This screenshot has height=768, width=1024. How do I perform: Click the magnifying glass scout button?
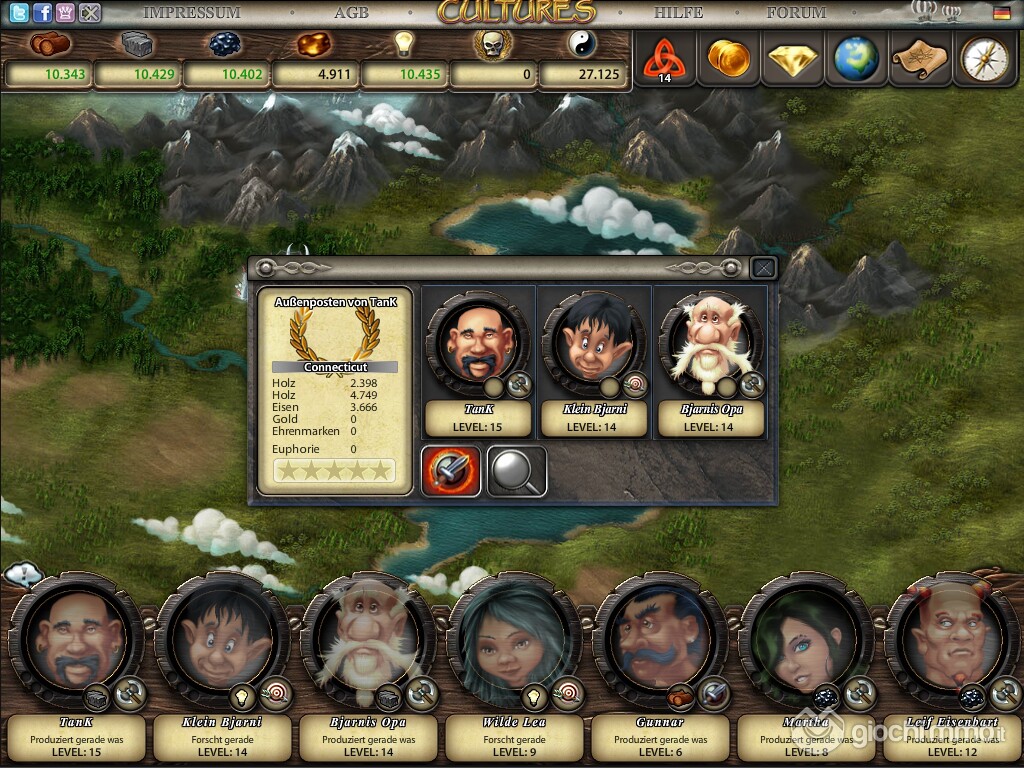click(517, 471)
